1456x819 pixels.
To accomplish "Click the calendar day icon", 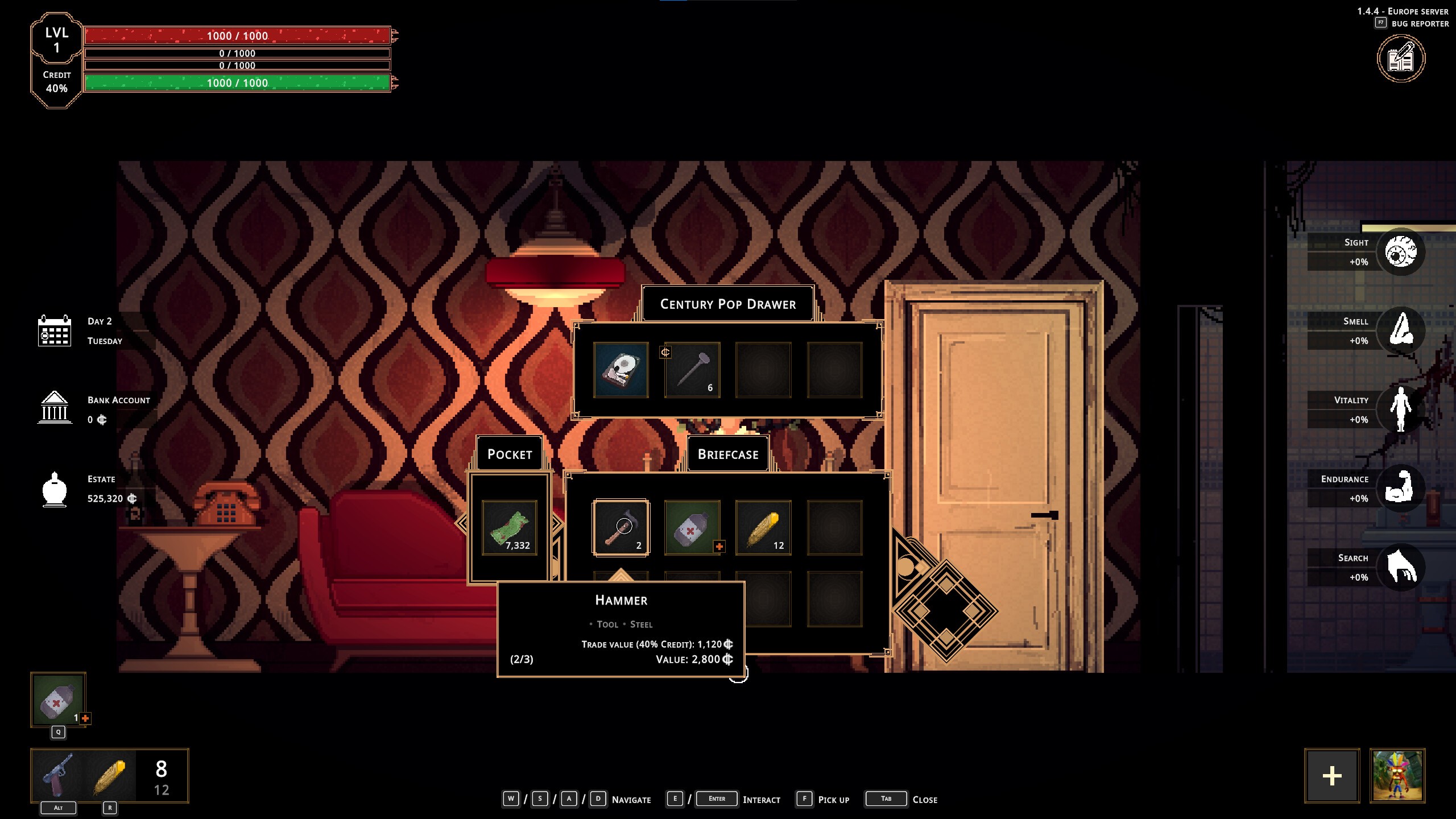I will tap(55, 330).
